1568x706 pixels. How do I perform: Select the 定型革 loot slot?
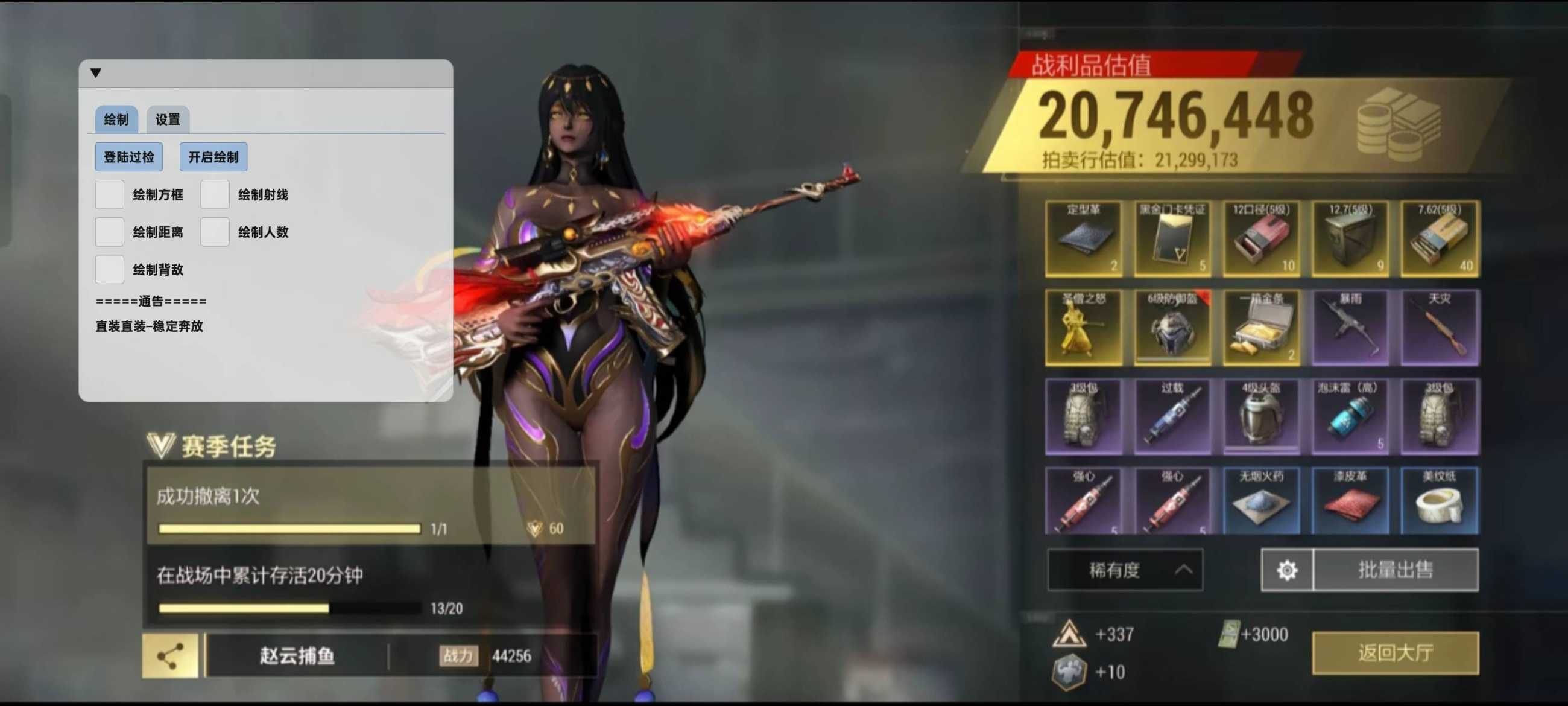(1084, 239)
